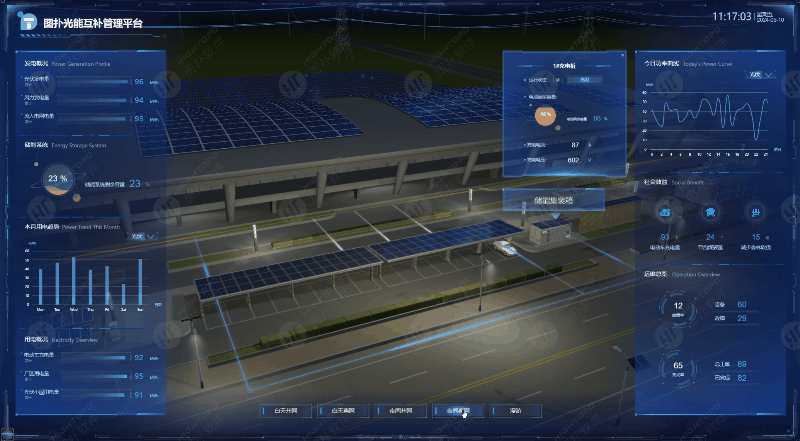800x441 pixels.
Task: Select the electric vehicle charging icon in Social Benefit
Action: pos(665,212)
